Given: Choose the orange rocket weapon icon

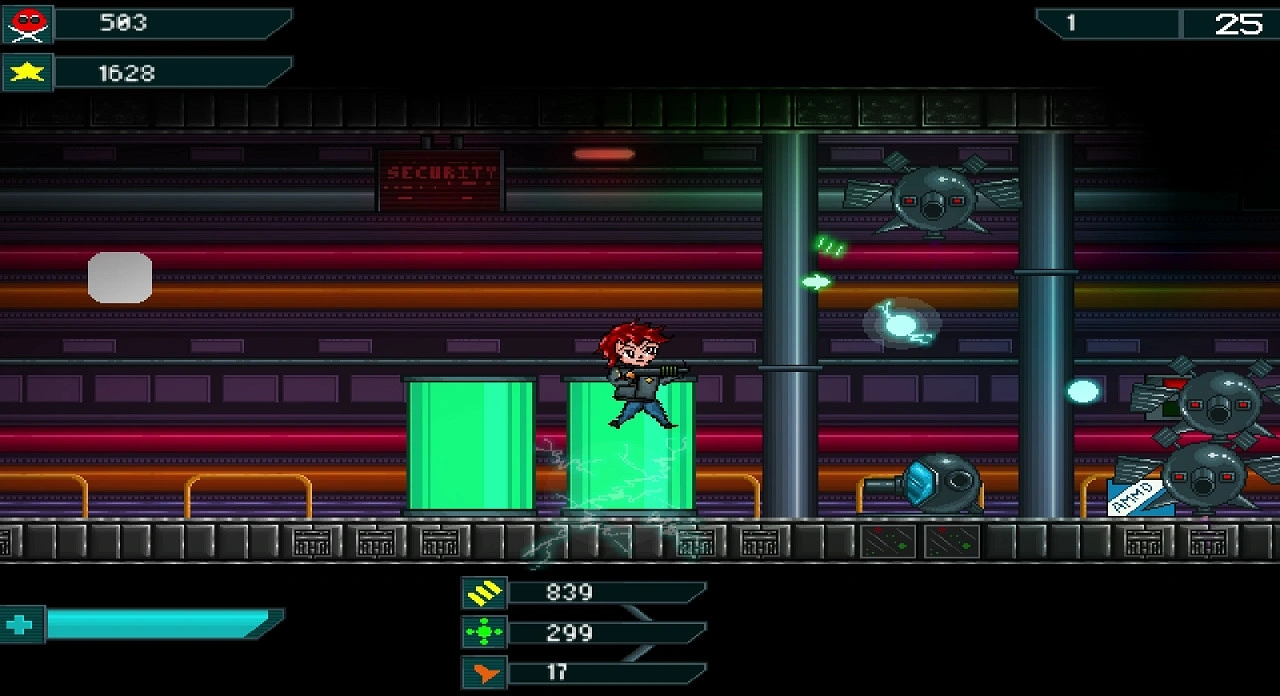Looking at the screenshot, I should (x=484, y=673).
